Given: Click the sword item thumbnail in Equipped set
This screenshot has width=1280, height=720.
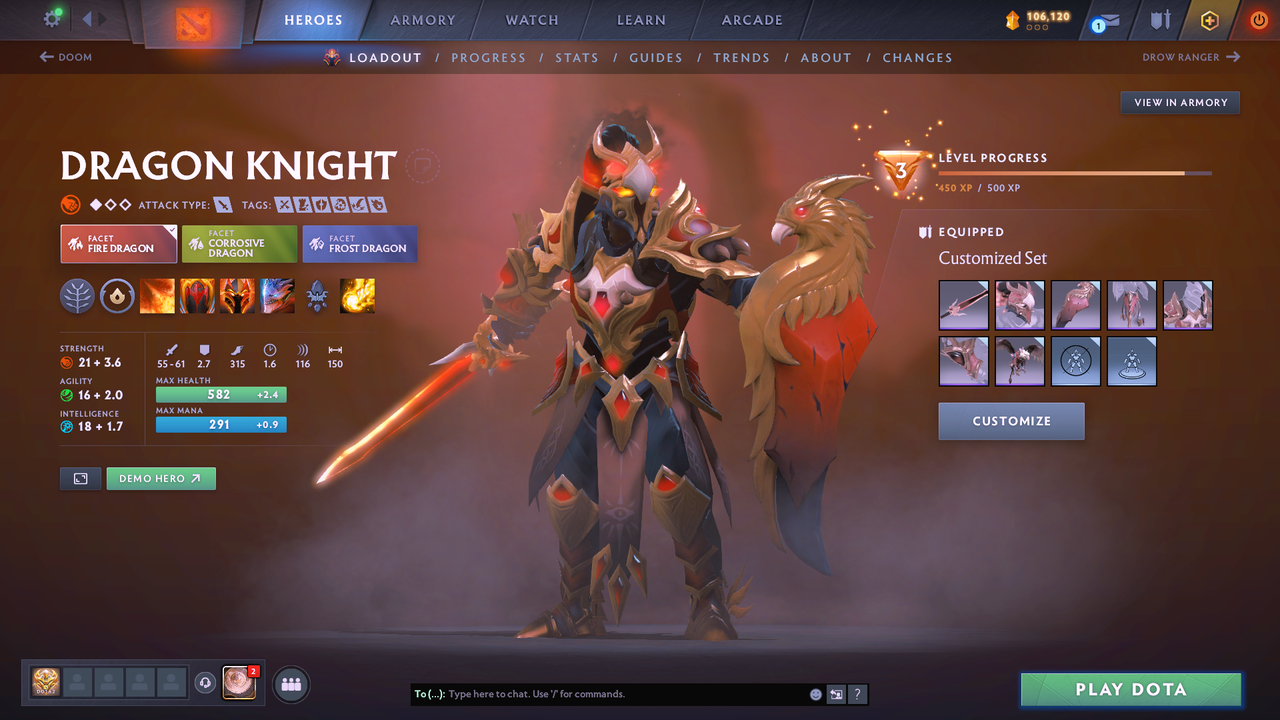Looking at the screenshot, I should tap(963, 305).
